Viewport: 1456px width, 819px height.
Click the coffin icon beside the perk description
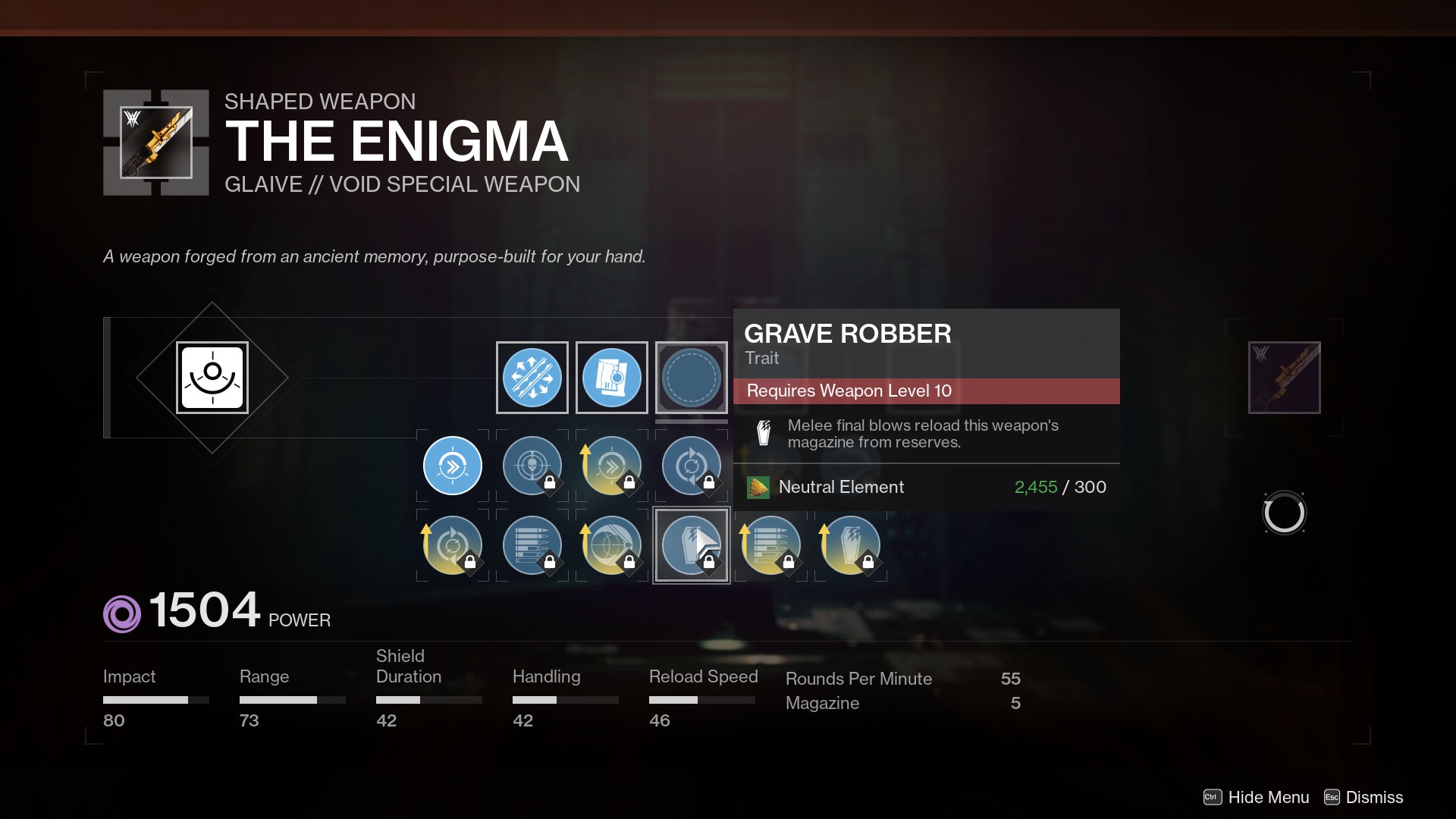point(763,433)
